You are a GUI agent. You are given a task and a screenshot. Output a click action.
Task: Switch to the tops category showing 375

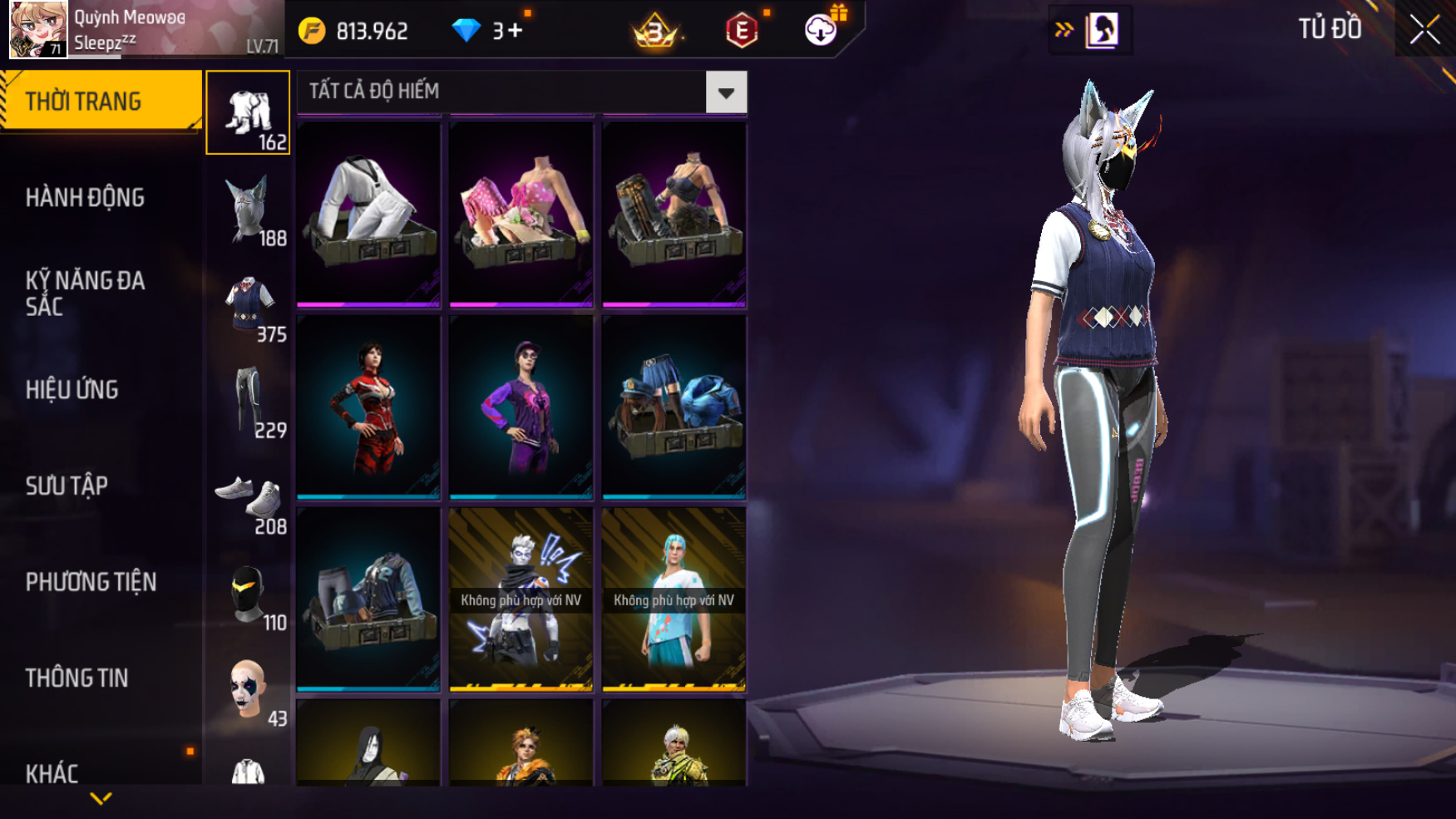pos(248,306)
